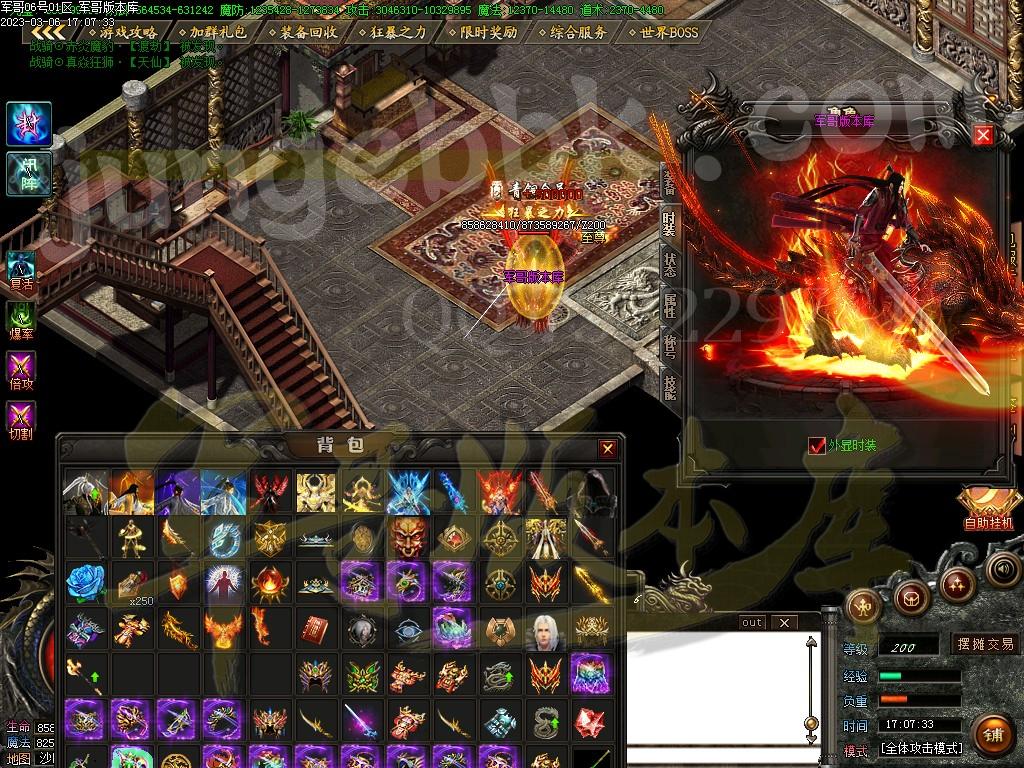Viewport: 1024px width, 768px height.
Task: Select the red book item in backpack
Action: click(x=315, y=628)
